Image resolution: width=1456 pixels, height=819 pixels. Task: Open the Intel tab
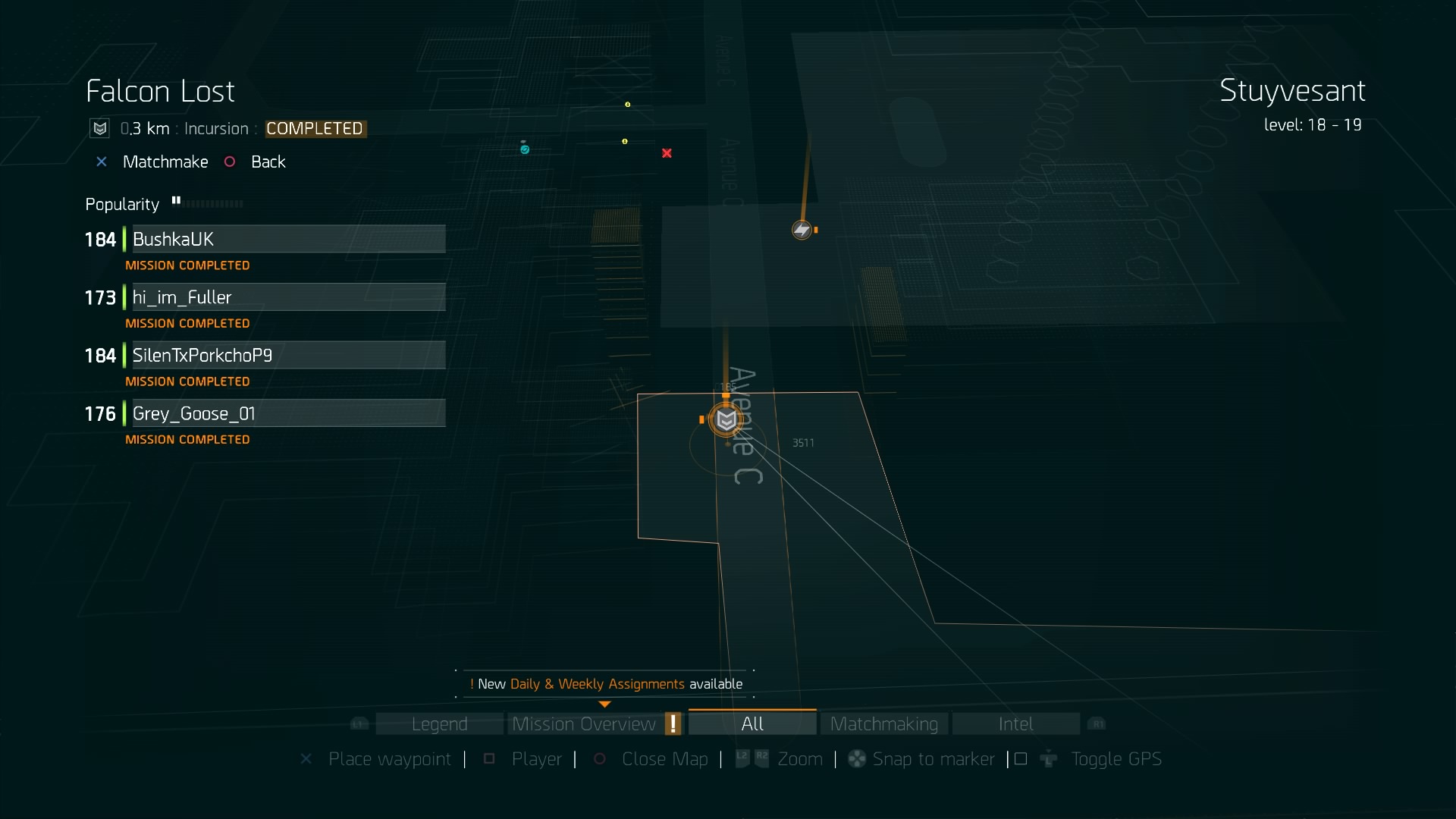click(x=1015, y=724)
